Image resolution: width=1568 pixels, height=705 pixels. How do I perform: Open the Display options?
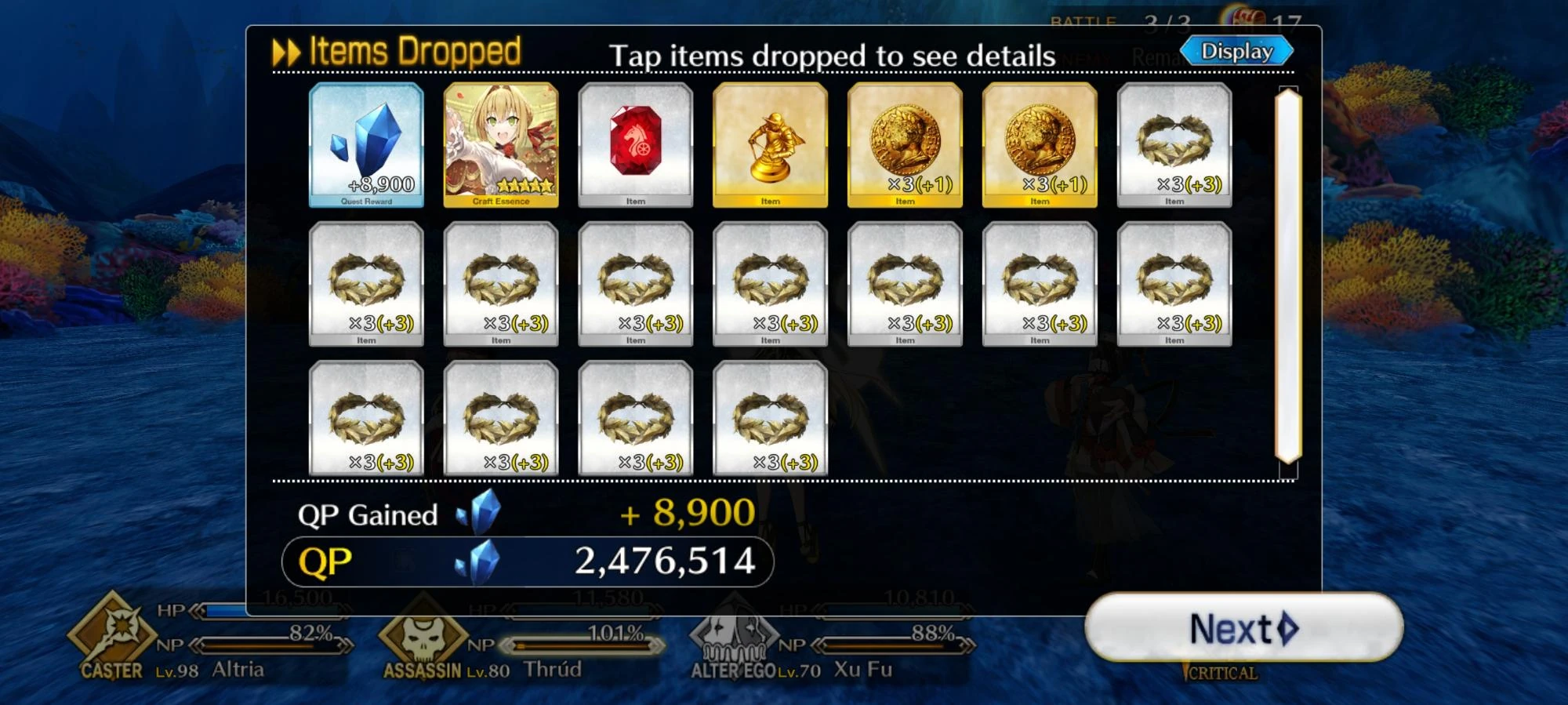click(1237, 49)
